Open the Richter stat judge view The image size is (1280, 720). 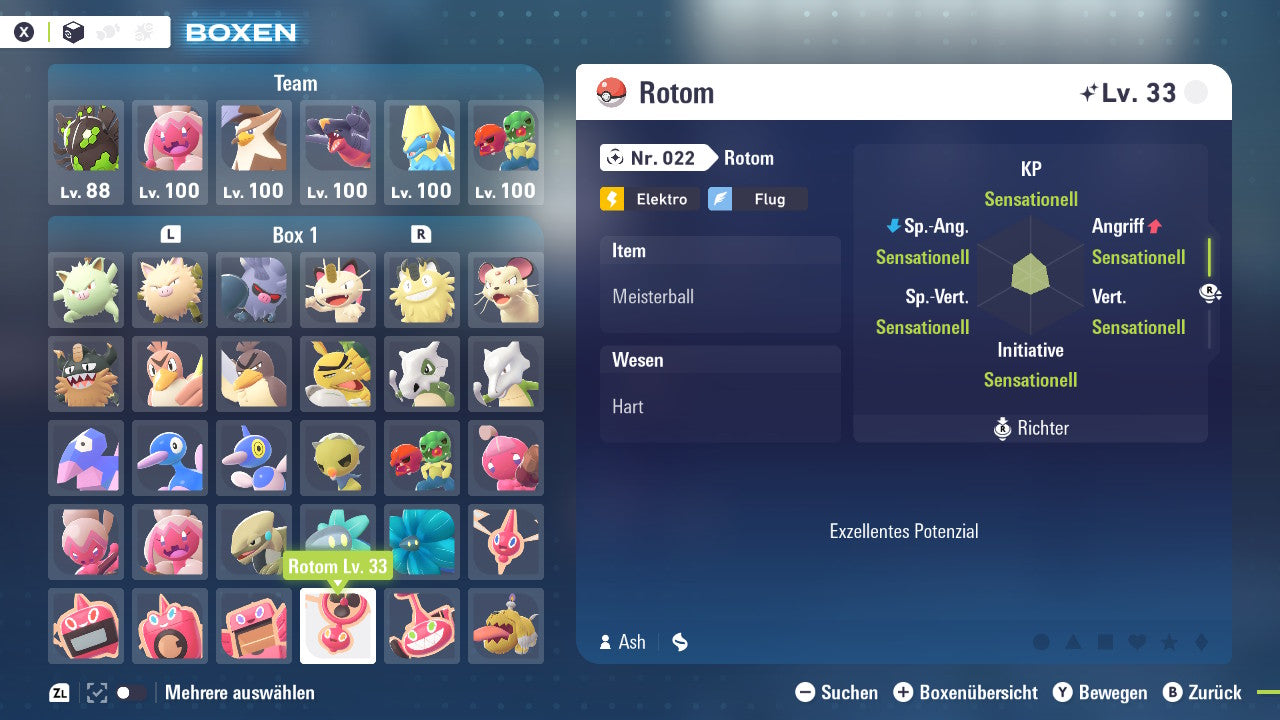(1031, 428)
